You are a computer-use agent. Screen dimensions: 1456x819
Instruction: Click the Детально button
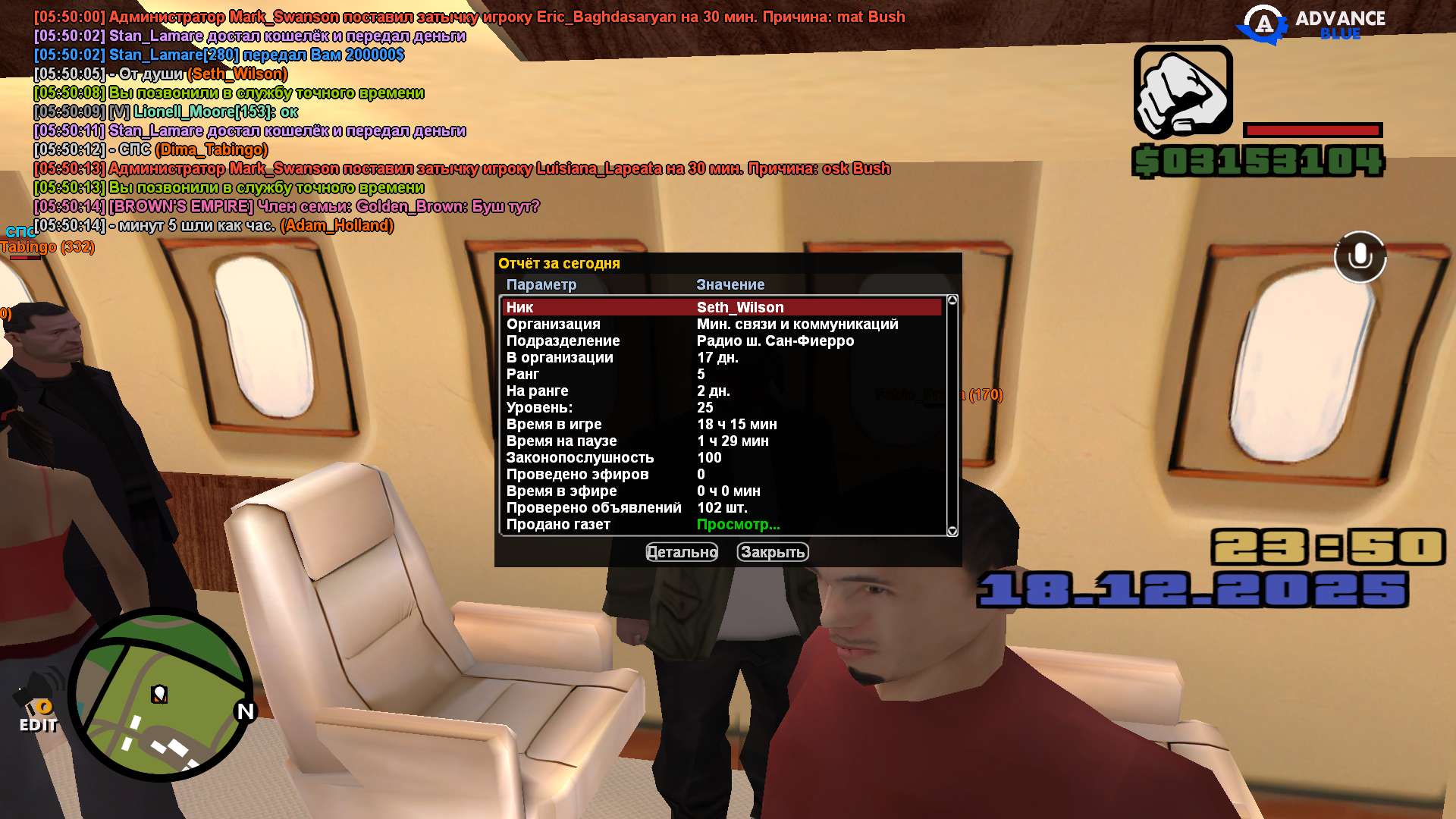tap(681, 552)
